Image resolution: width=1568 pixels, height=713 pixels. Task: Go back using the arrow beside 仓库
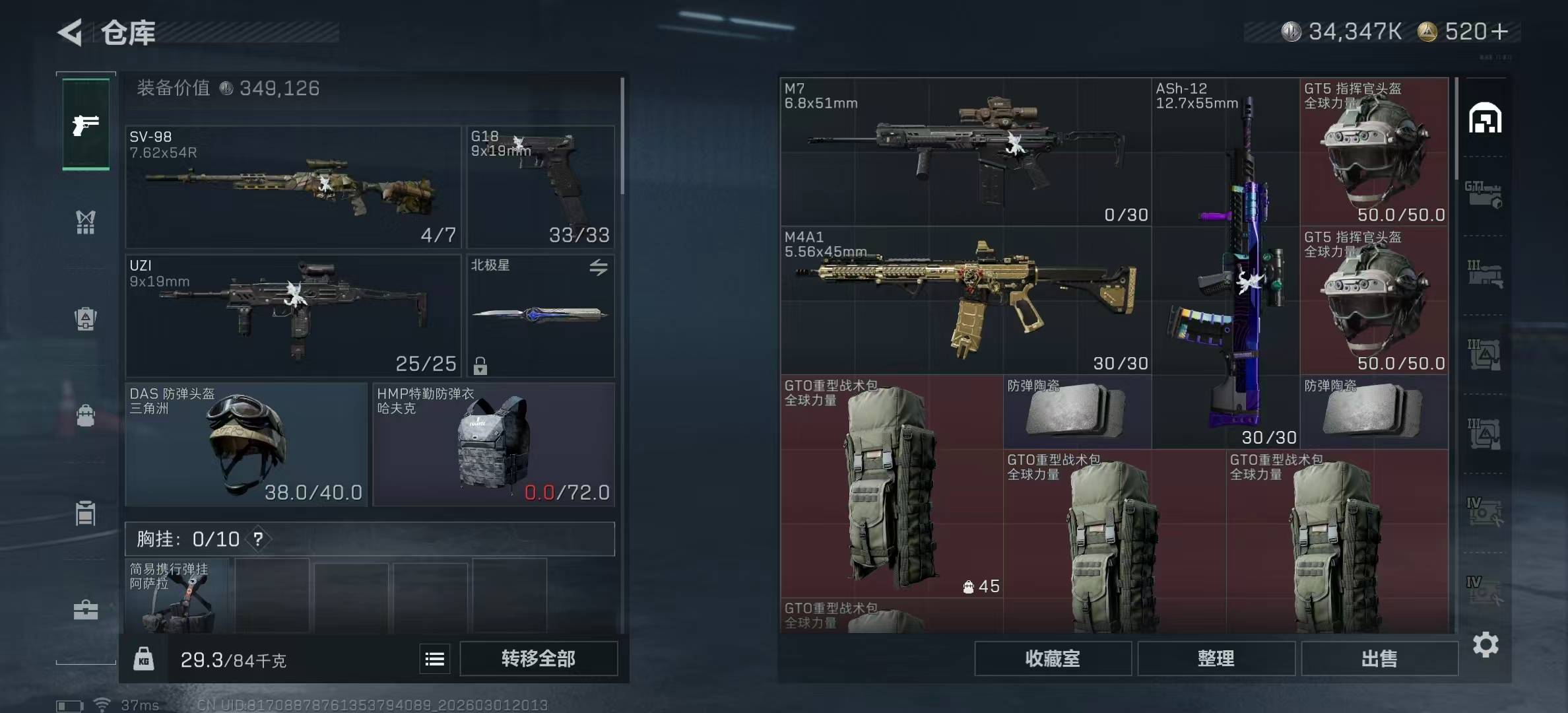click(x=71, y=32)
